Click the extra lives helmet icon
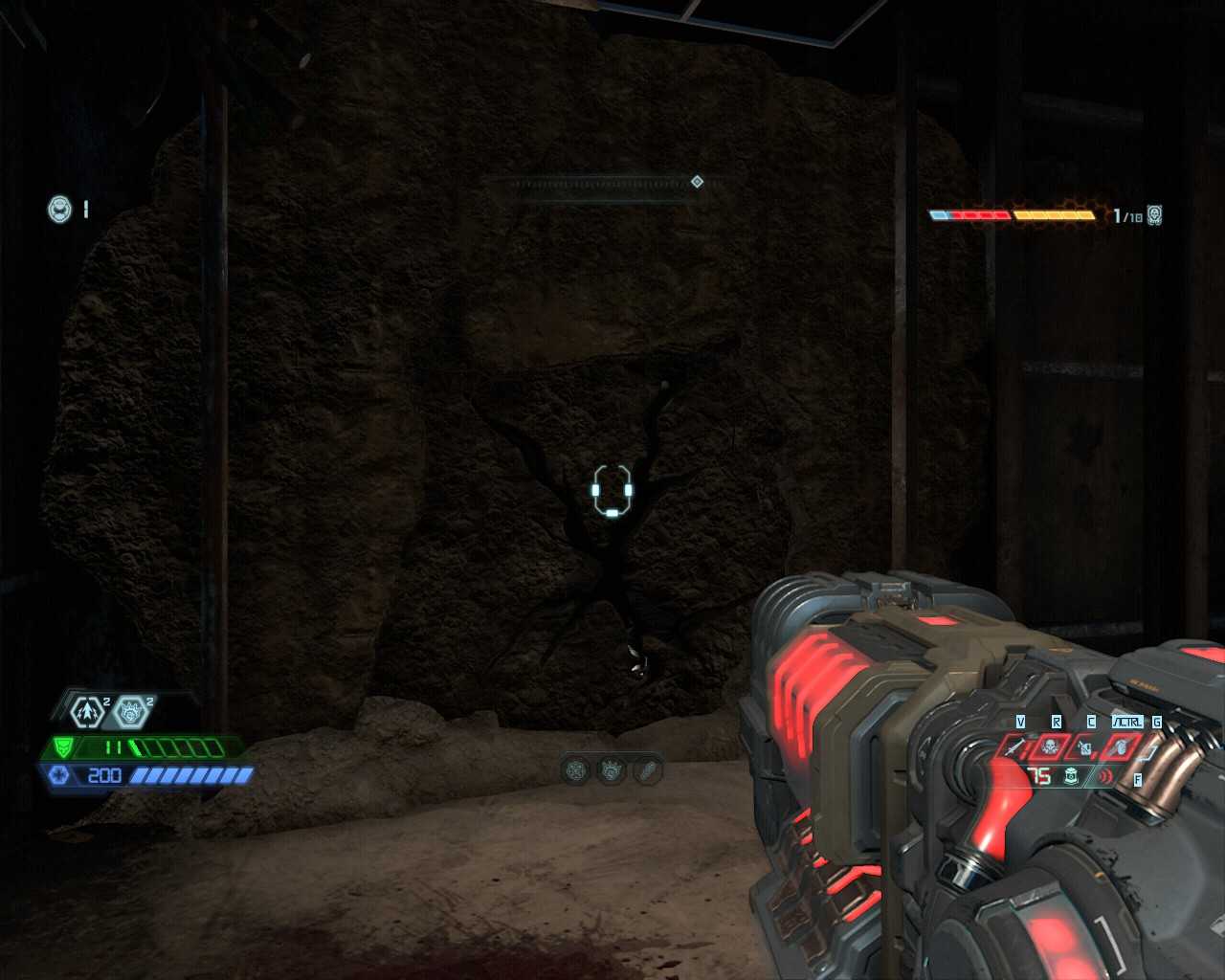The height and width of the screenshot is (980, 1225). tap(59, 209)
